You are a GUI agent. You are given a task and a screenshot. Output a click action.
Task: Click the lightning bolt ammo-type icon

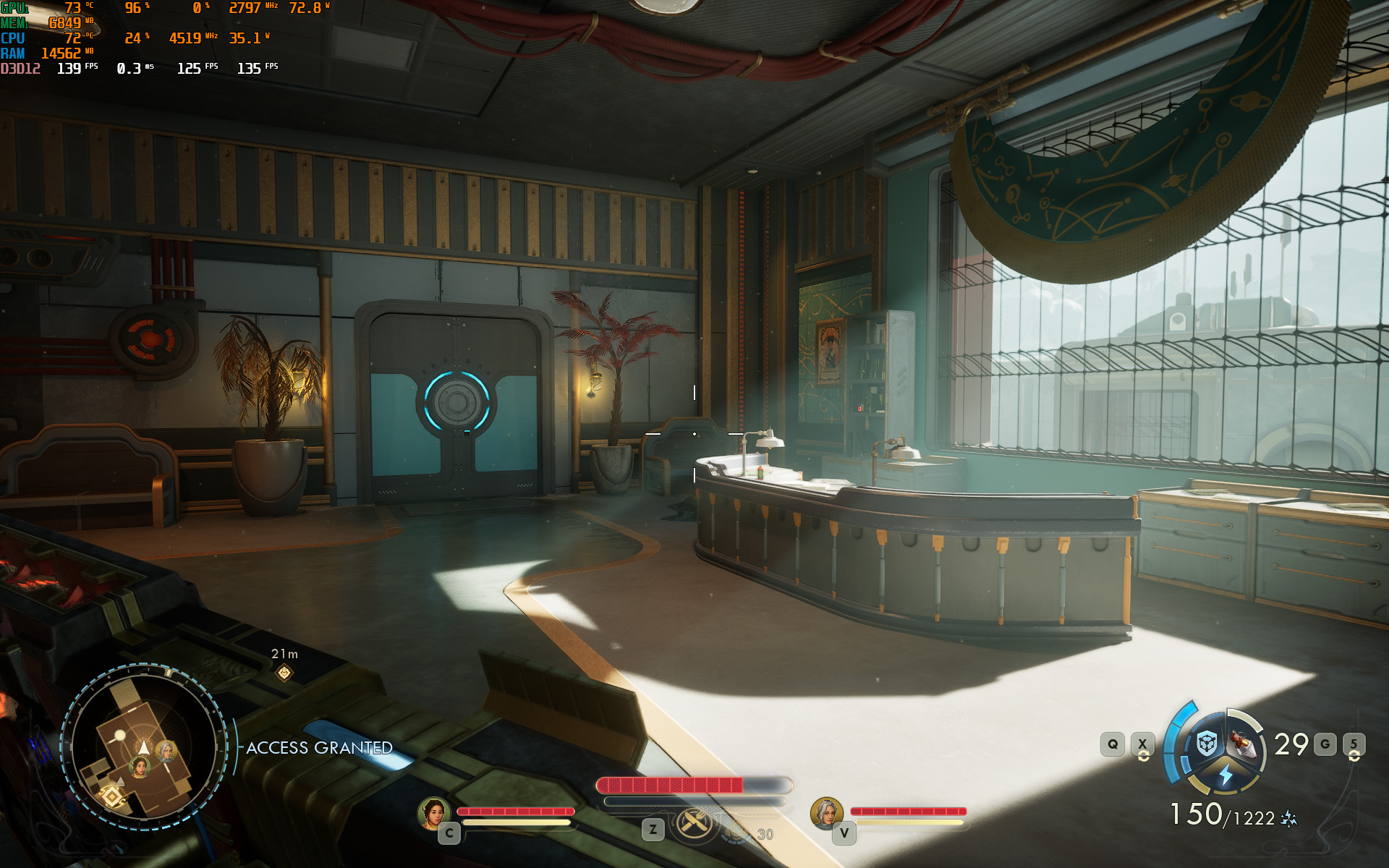click(x=1226, y=775)
